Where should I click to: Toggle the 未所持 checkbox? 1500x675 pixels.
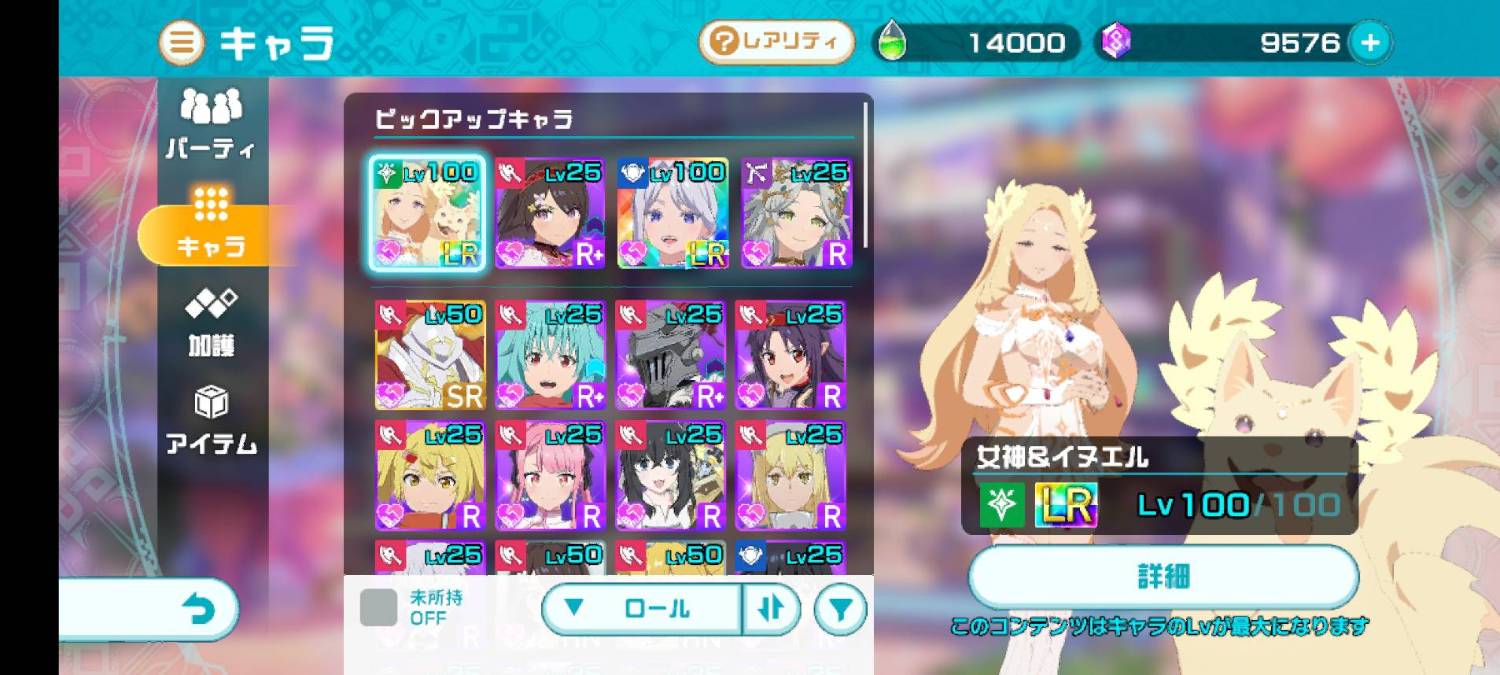tap(378, 607)
